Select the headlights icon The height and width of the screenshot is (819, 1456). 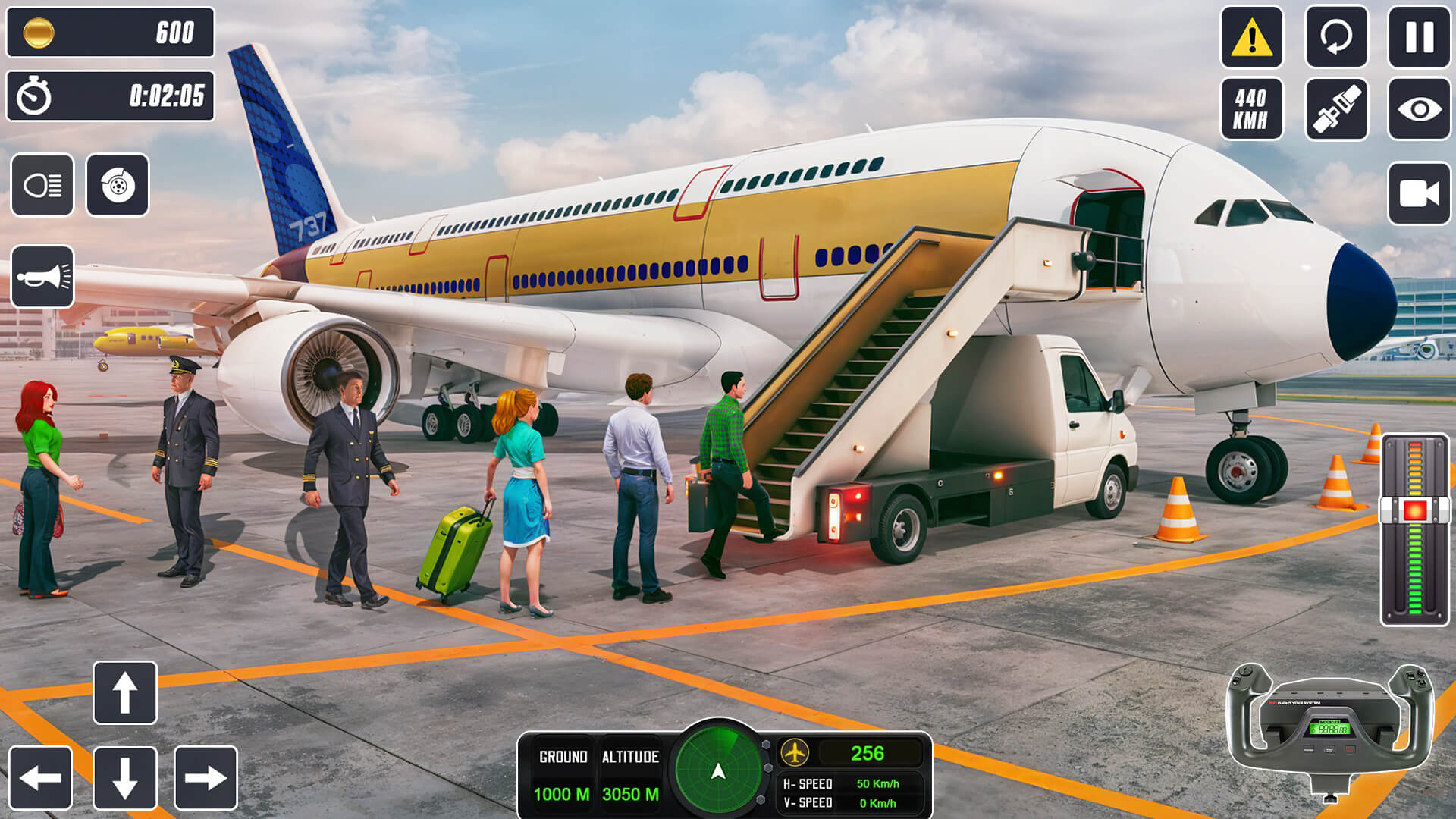[42, 186]
